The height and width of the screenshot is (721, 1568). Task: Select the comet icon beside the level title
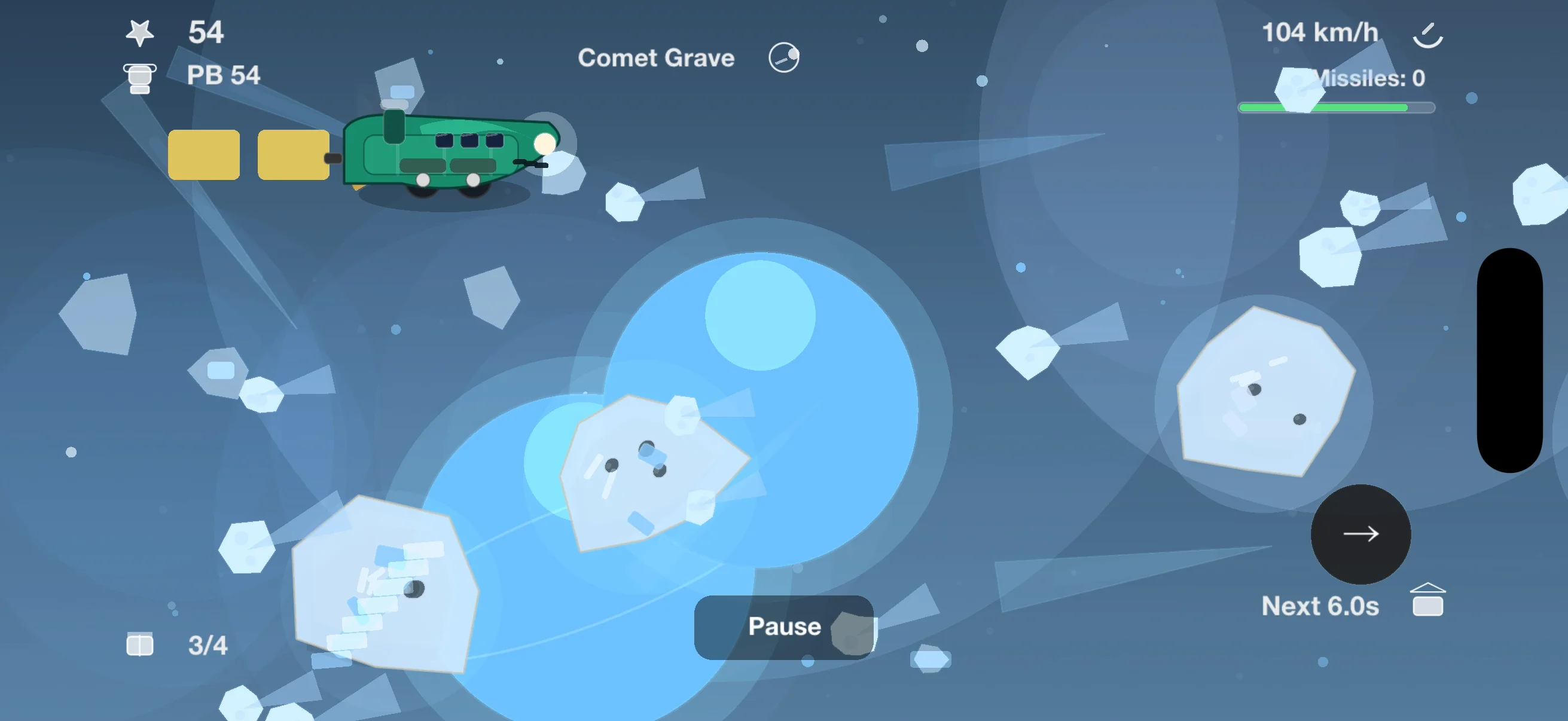point(783,57)
